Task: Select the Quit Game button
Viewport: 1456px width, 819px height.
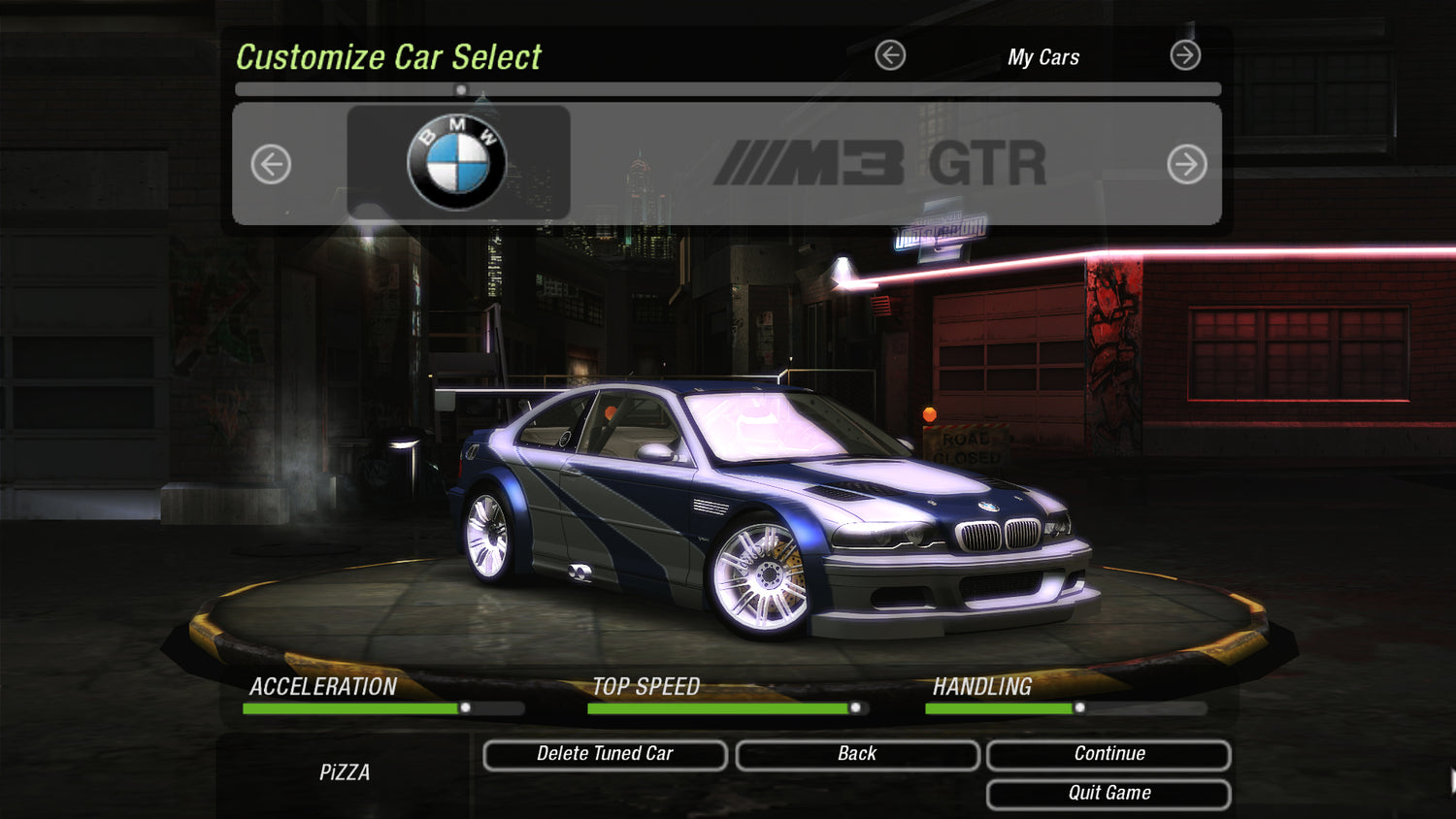Action: click(1109, 794)
